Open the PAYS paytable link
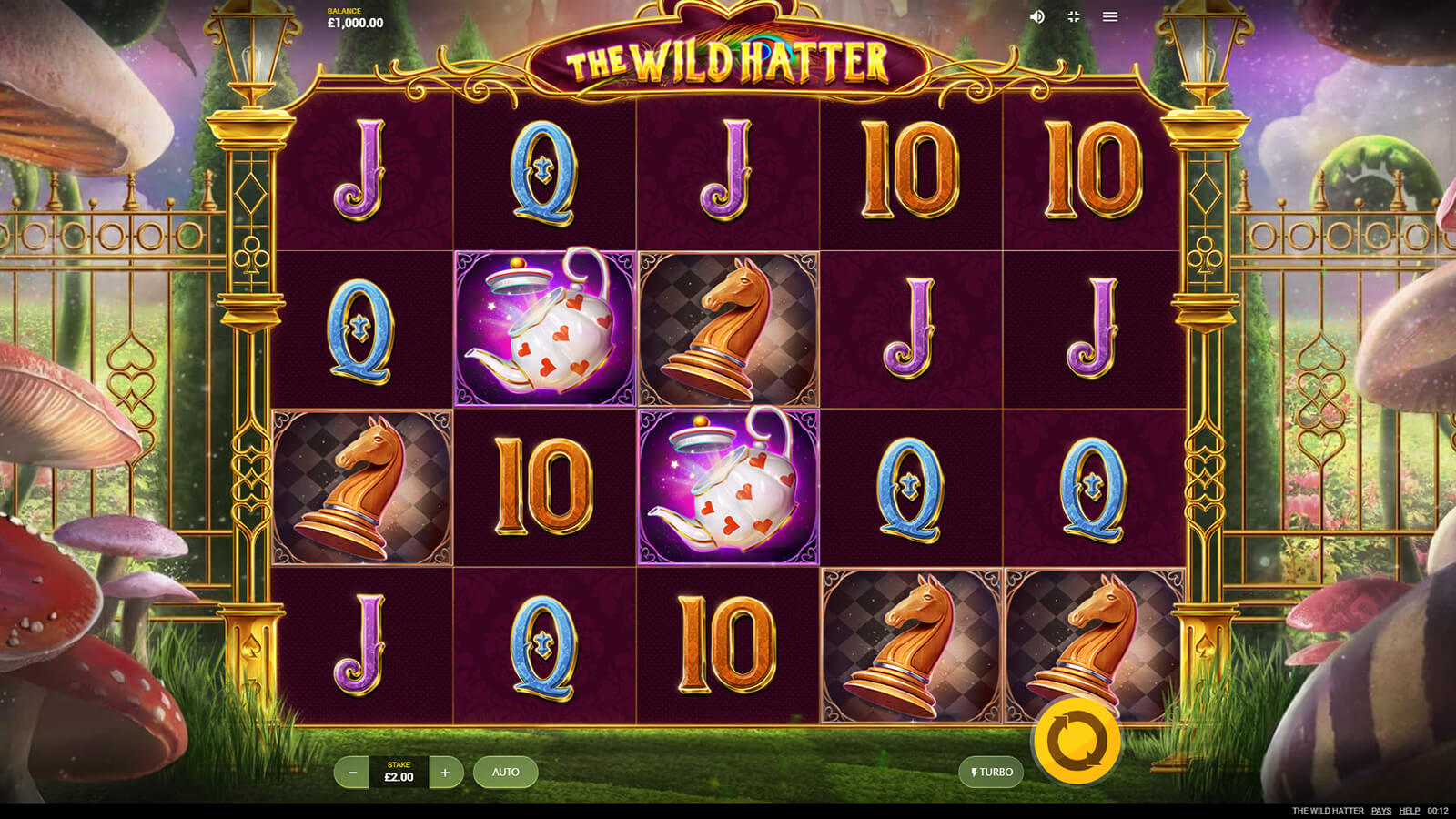Viewport: 1456px width, 819px height. click(x=1381, y=811)
